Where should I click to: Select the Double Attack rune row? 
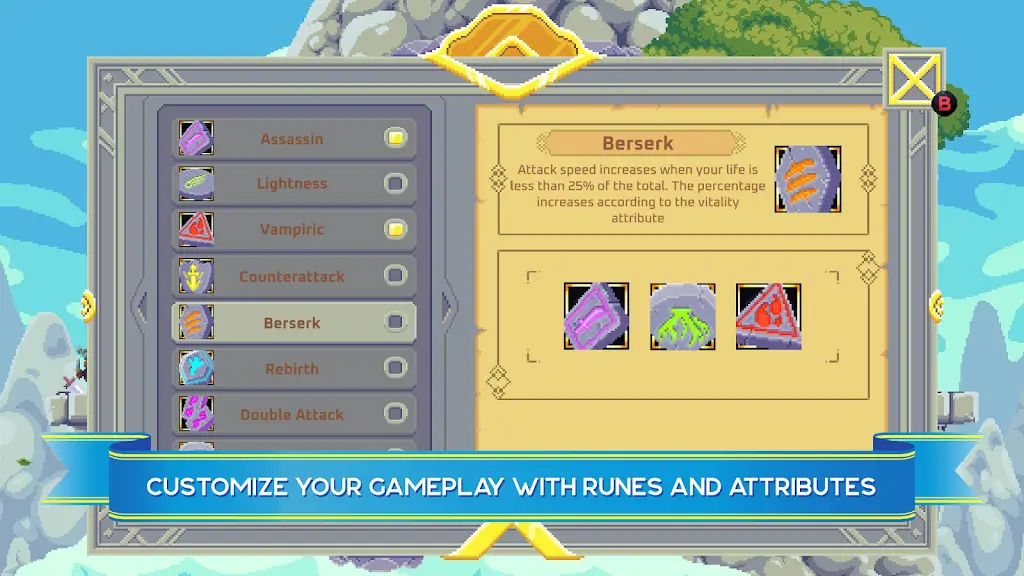coord(291,414)
